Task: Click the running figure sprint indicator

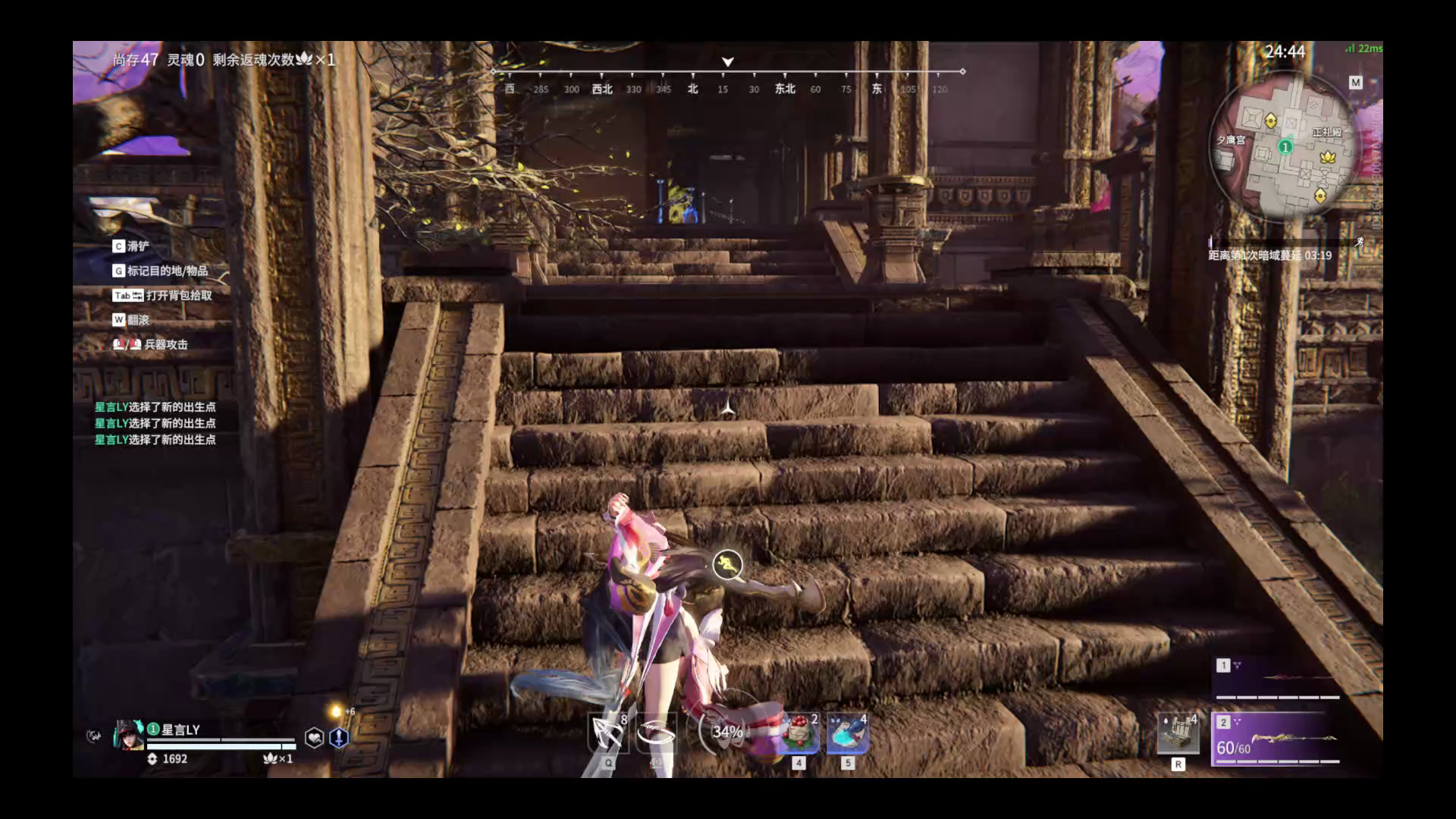Action: [727, 563]
